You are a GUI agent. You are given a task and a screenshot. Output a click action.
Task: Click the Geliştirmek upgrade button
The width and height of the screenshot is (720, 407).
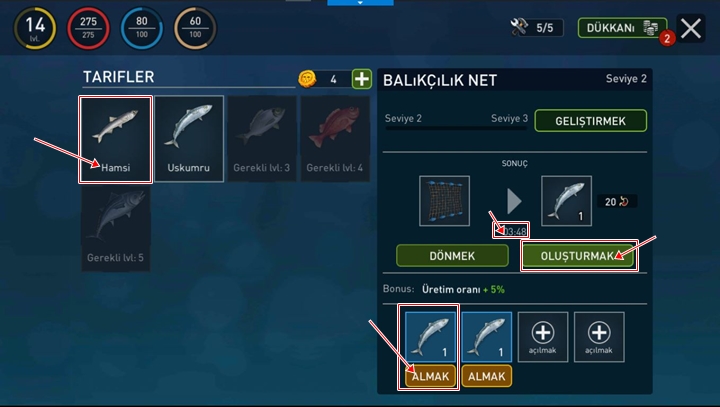[x=589, y=121]
